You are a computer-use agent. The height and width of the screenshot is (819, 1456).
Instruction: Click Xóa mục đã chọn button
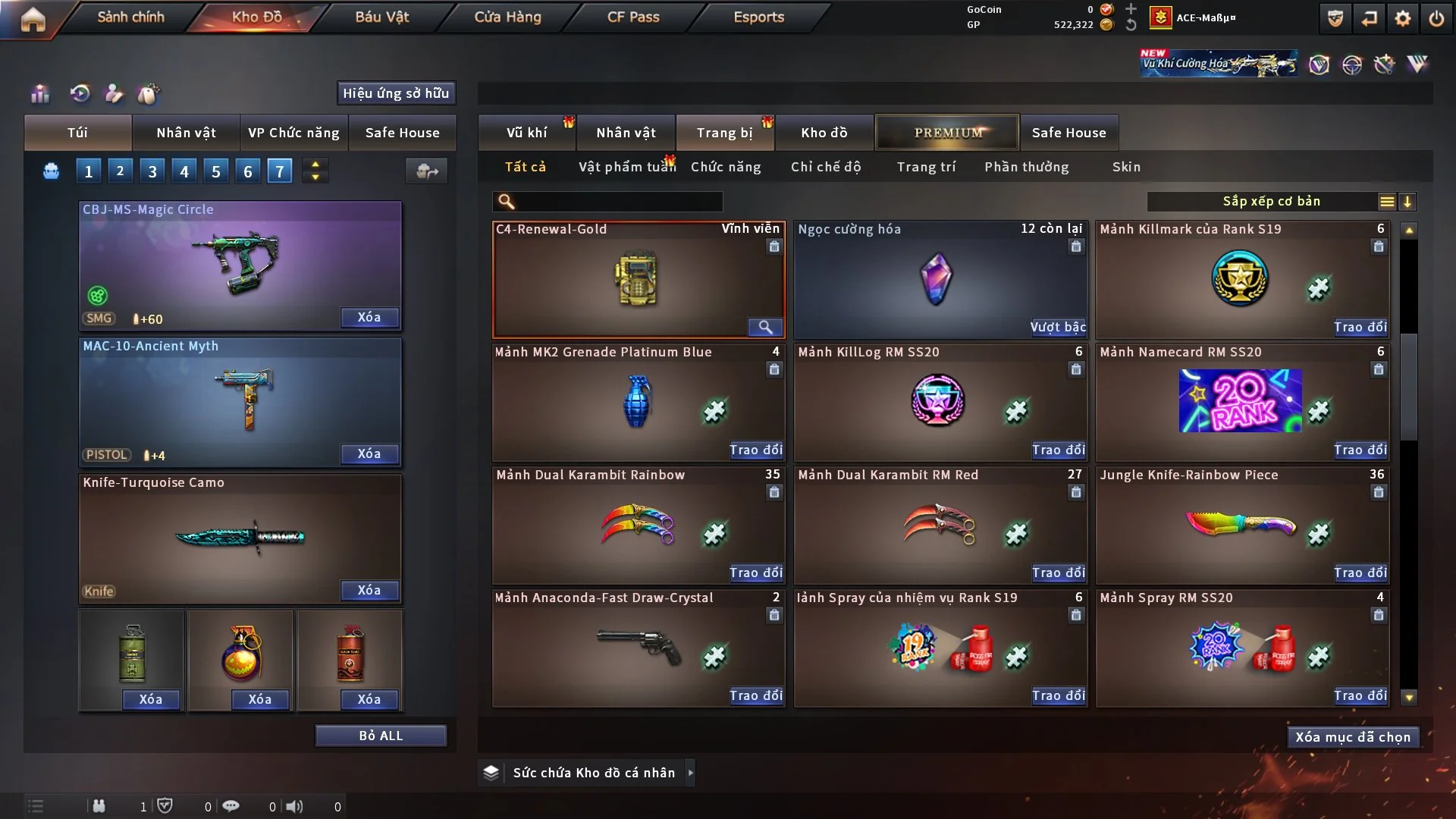[1353, 737]
